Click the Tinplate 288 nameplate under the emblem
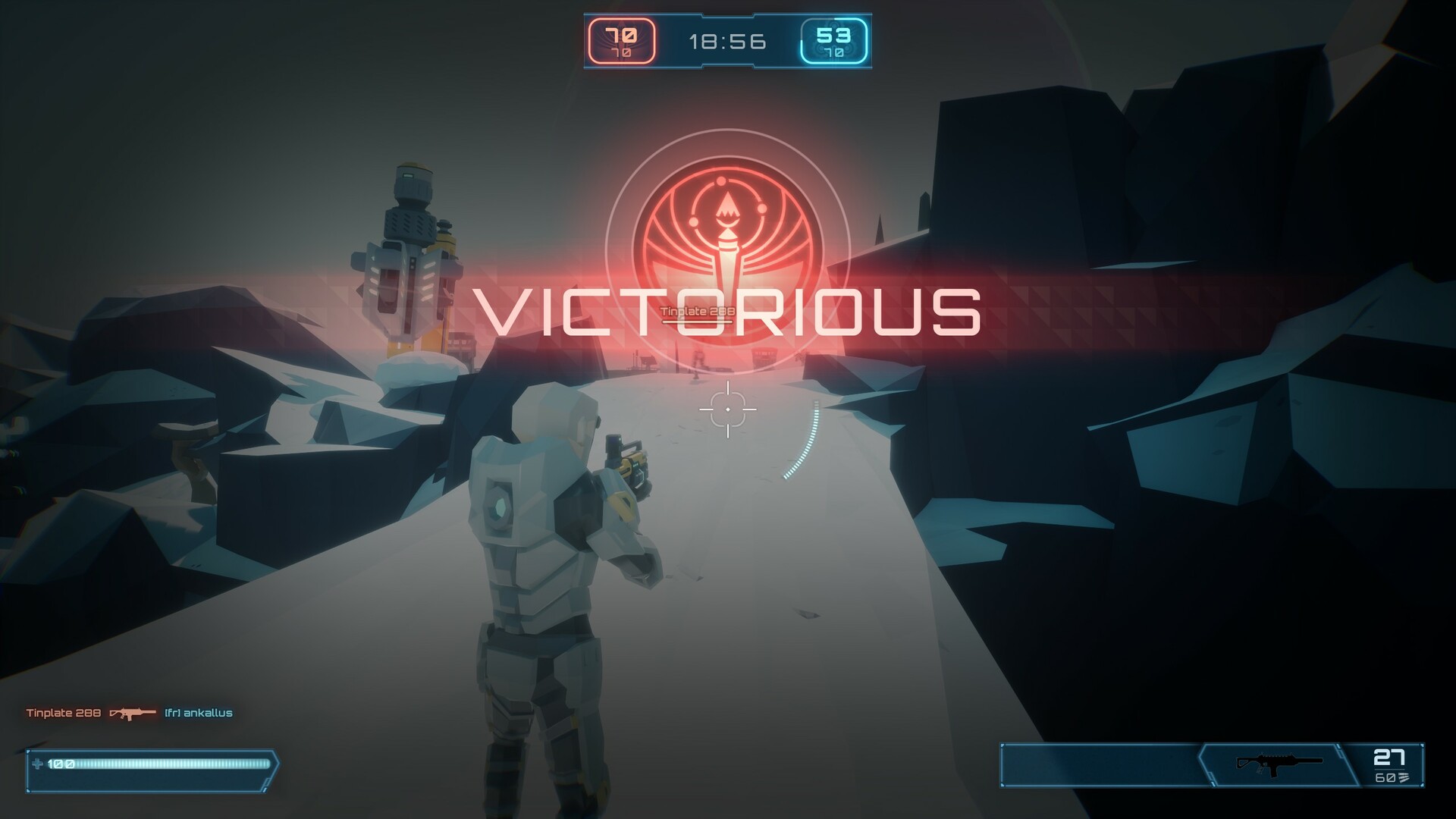Viewport: 1456px width, 819px height. point(698,310)
